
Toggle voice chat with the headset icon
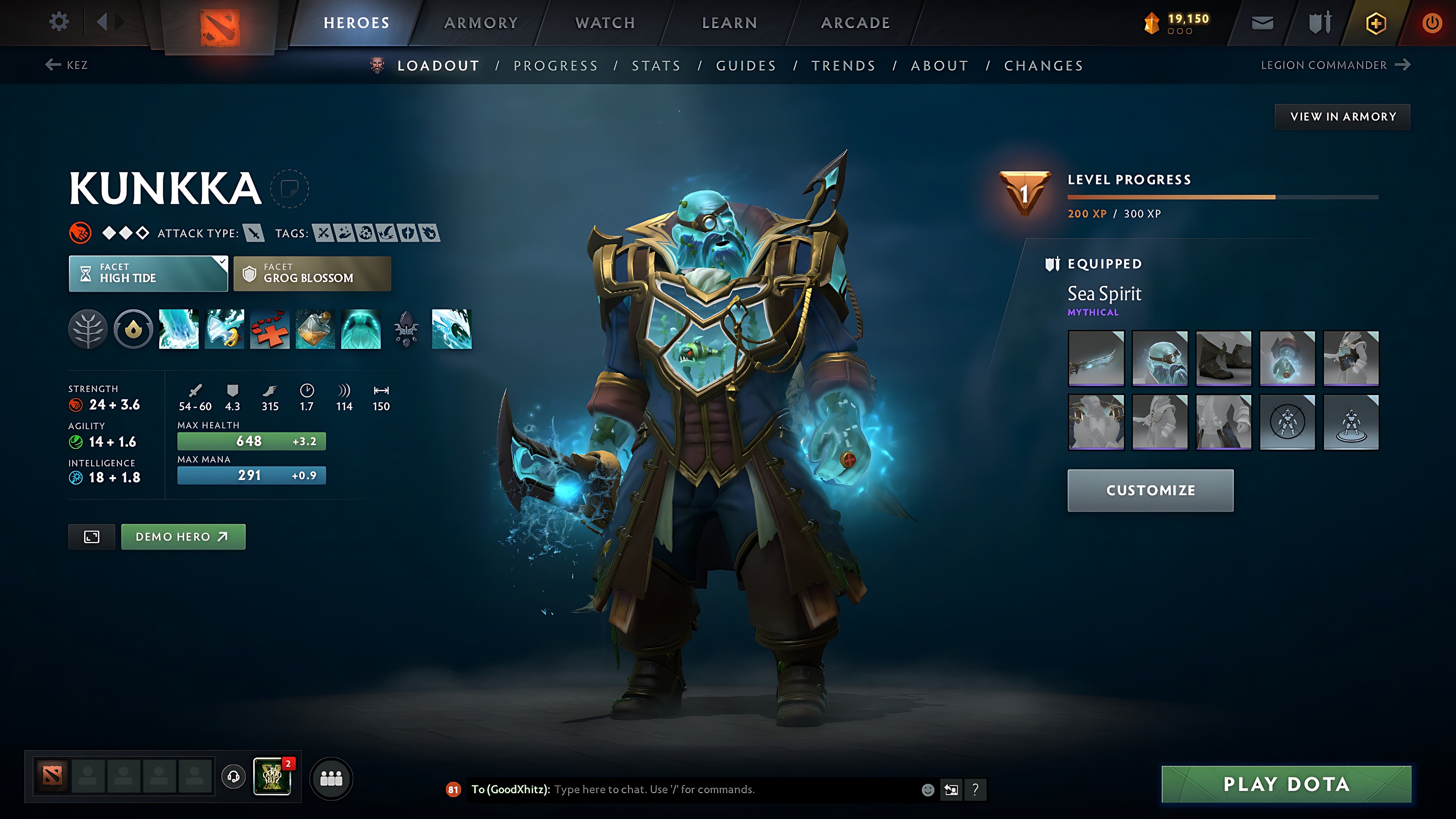click(x=233, y=776)
